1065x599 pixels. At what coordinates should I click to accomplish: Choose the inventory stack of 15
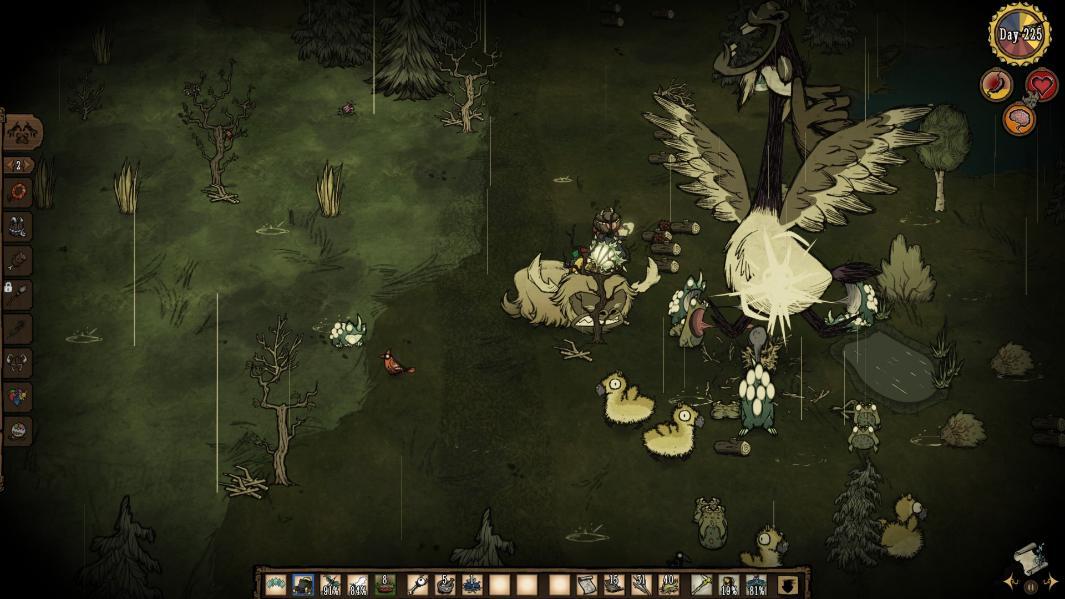[x=614, y=585]
